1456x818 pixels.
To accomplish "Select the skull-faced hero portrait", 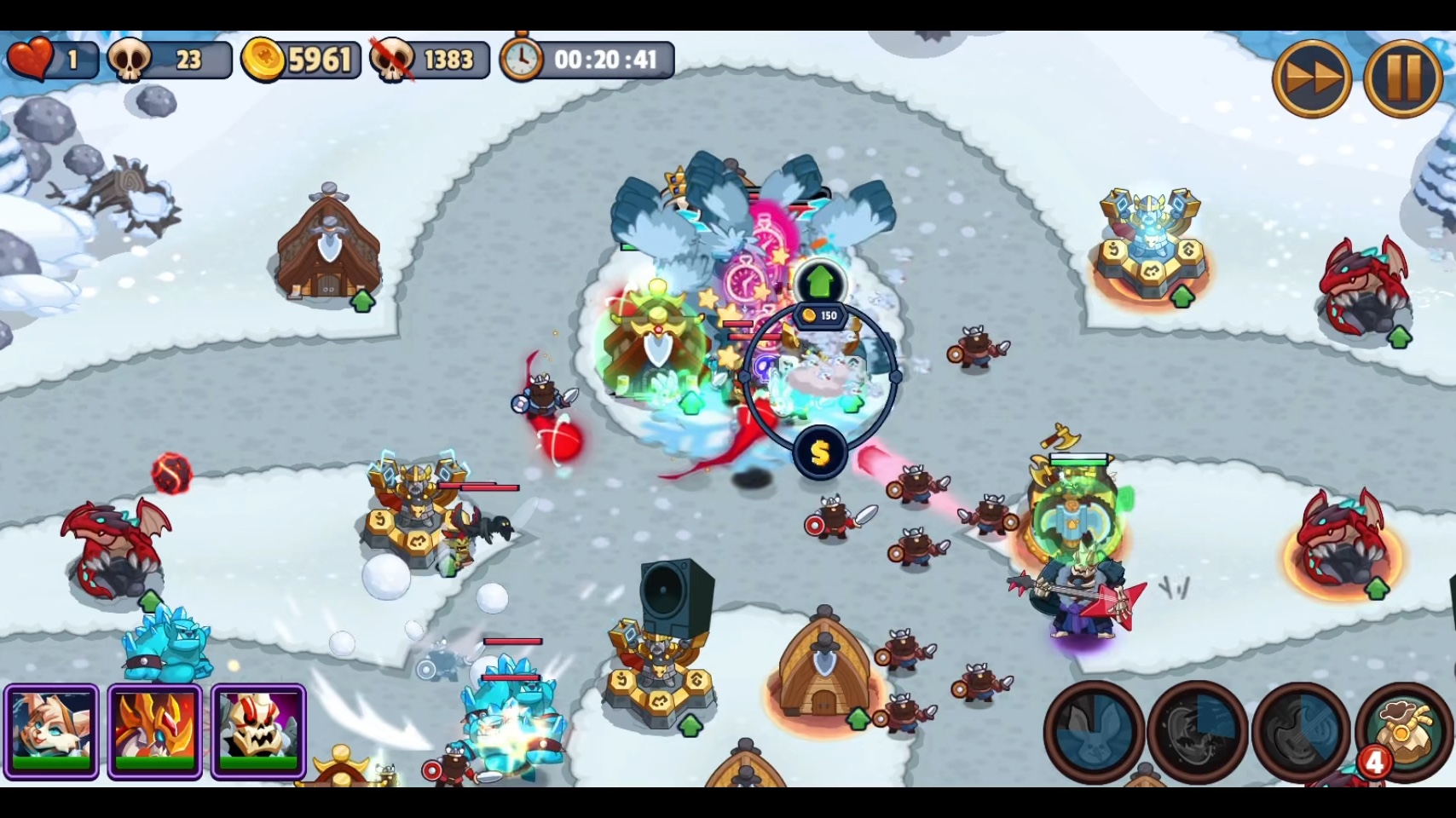I will click(x=258, y=731).
